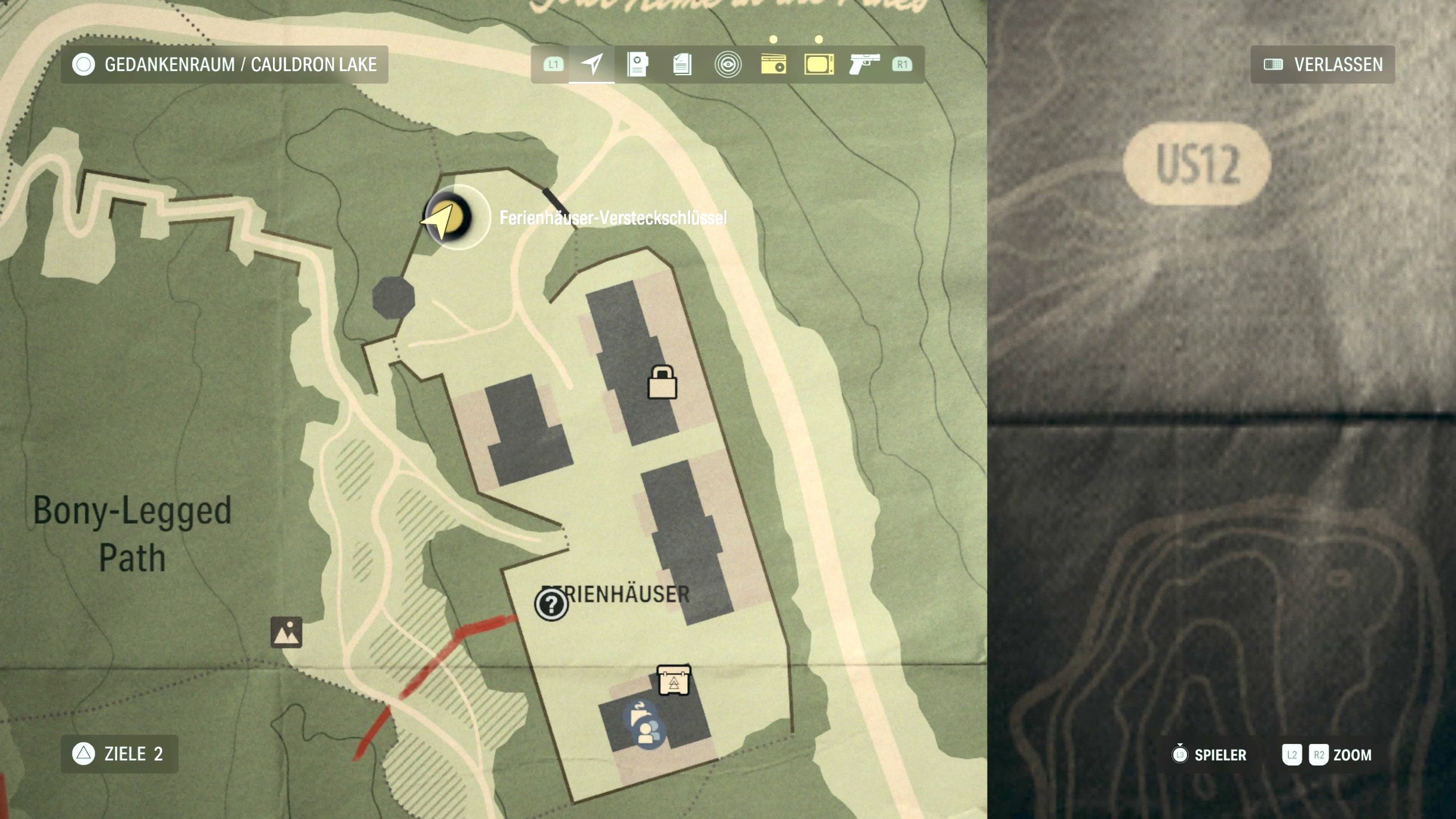Viewport: 1456px width, 819px height.
Task: Select the cult stash crate marker
Action: 674,680
